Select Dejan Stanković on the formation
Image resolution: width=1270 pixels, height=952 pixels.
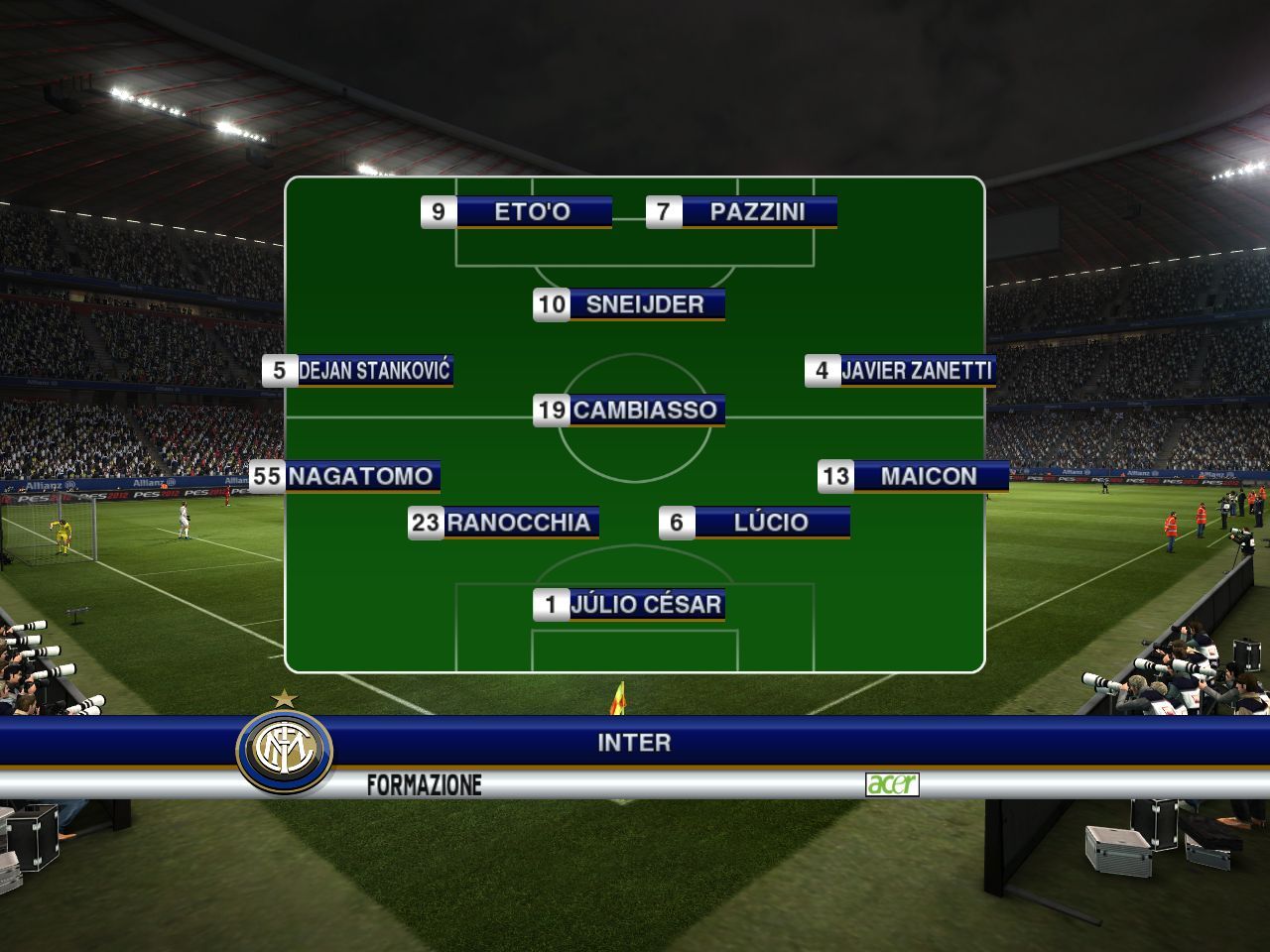(x=358, y=371)
